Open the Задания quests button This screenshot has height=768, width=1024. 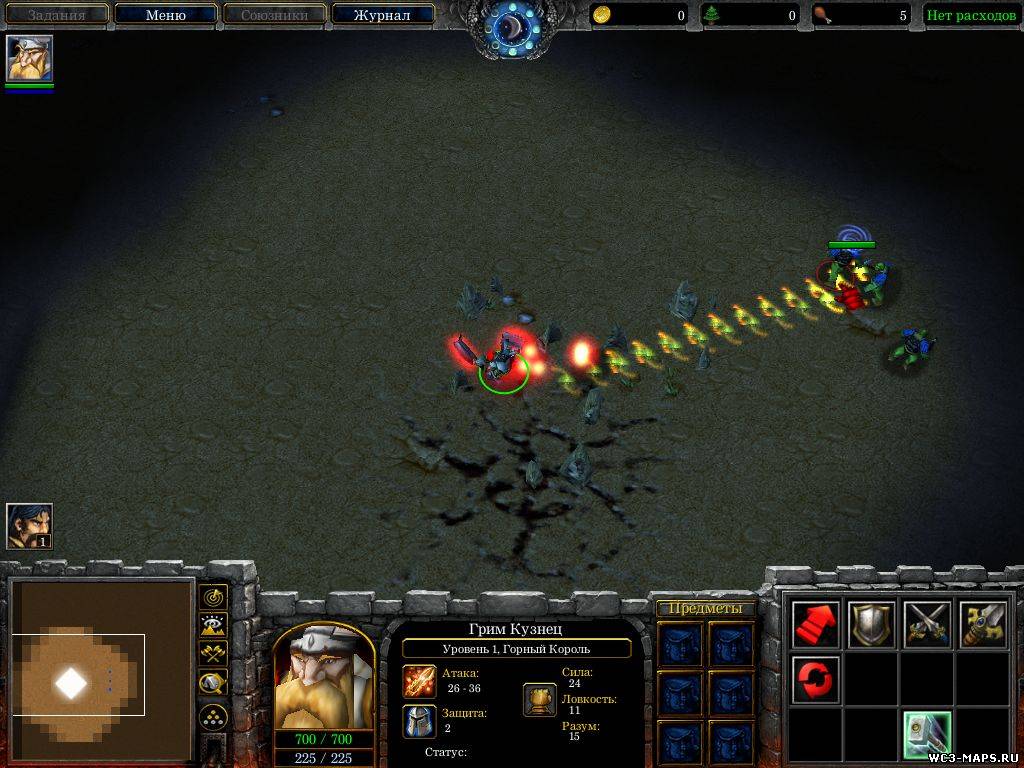click(x=56, y=15)
